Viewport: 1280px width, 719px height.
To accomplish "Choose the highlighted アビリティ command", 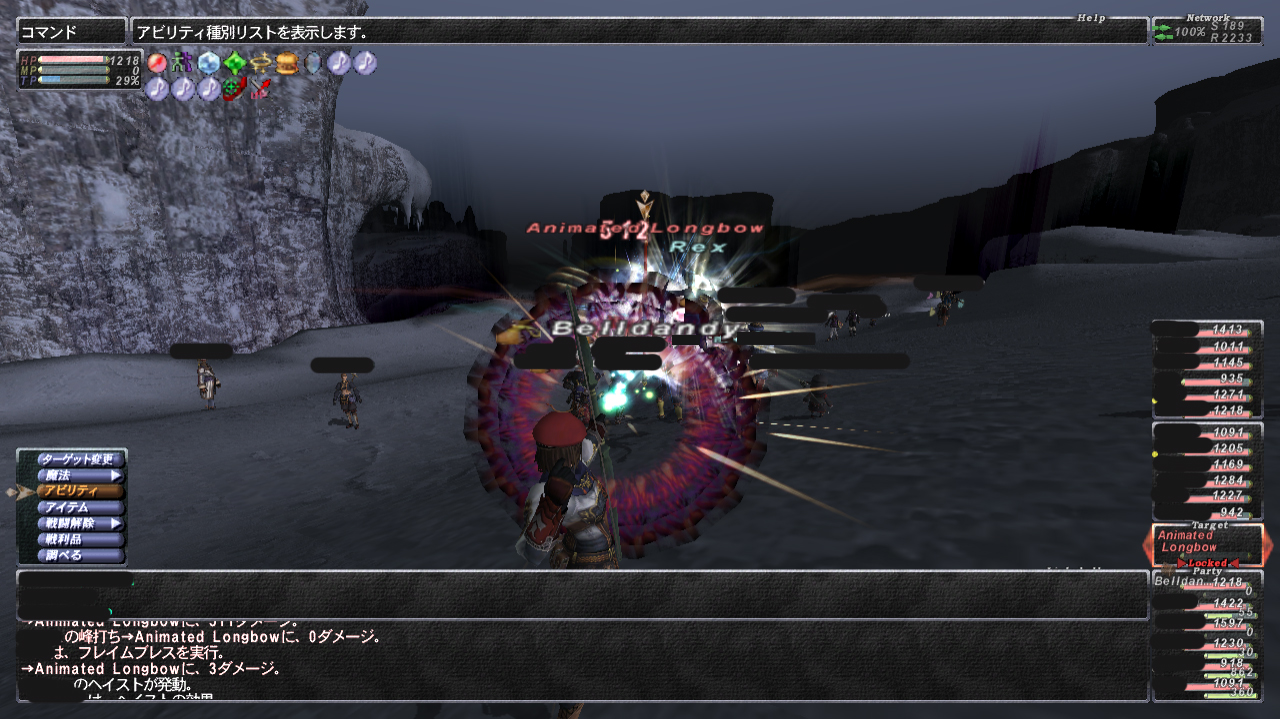I will coord(79,491).
